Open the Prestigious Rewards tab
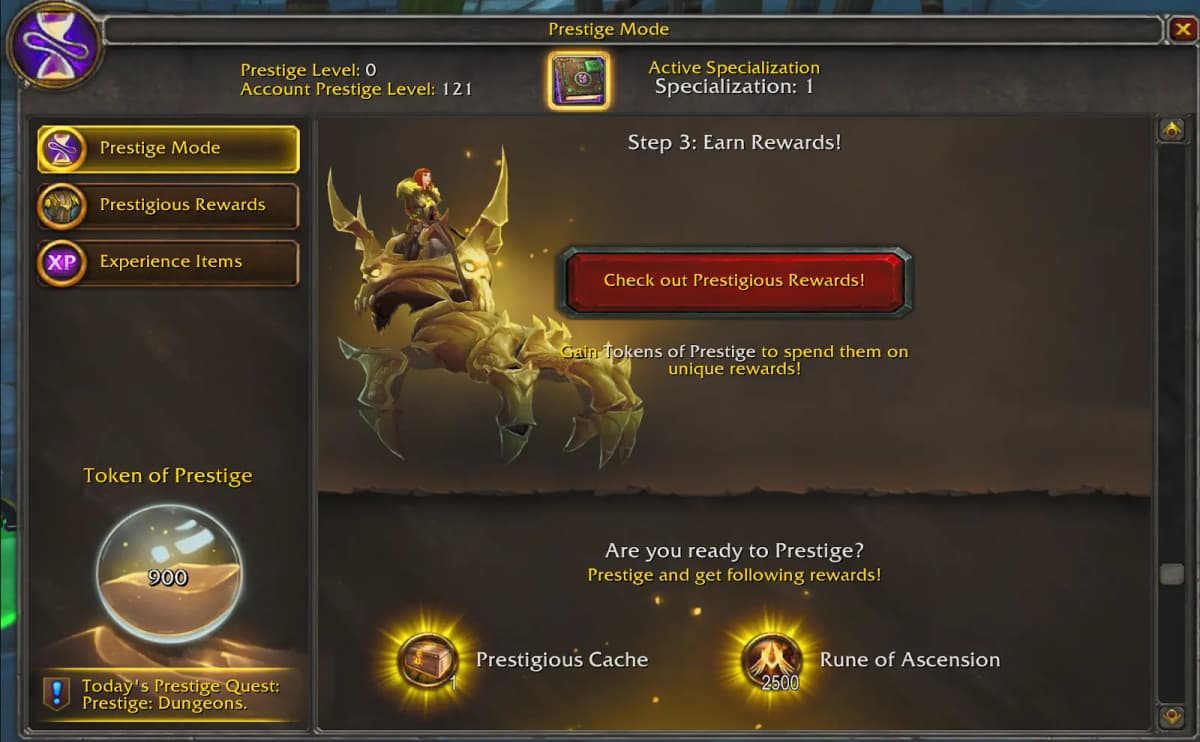The width and height of the screenshot is (1200, 742). click(x=168, y=206)
